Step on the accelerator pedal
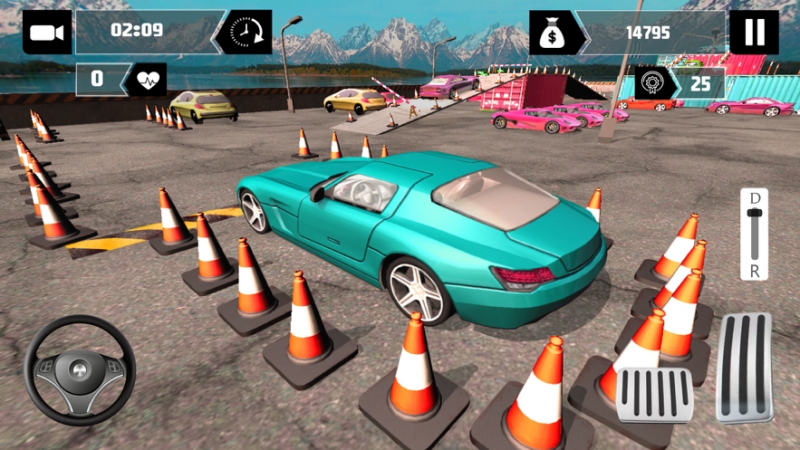 [744, 367]
